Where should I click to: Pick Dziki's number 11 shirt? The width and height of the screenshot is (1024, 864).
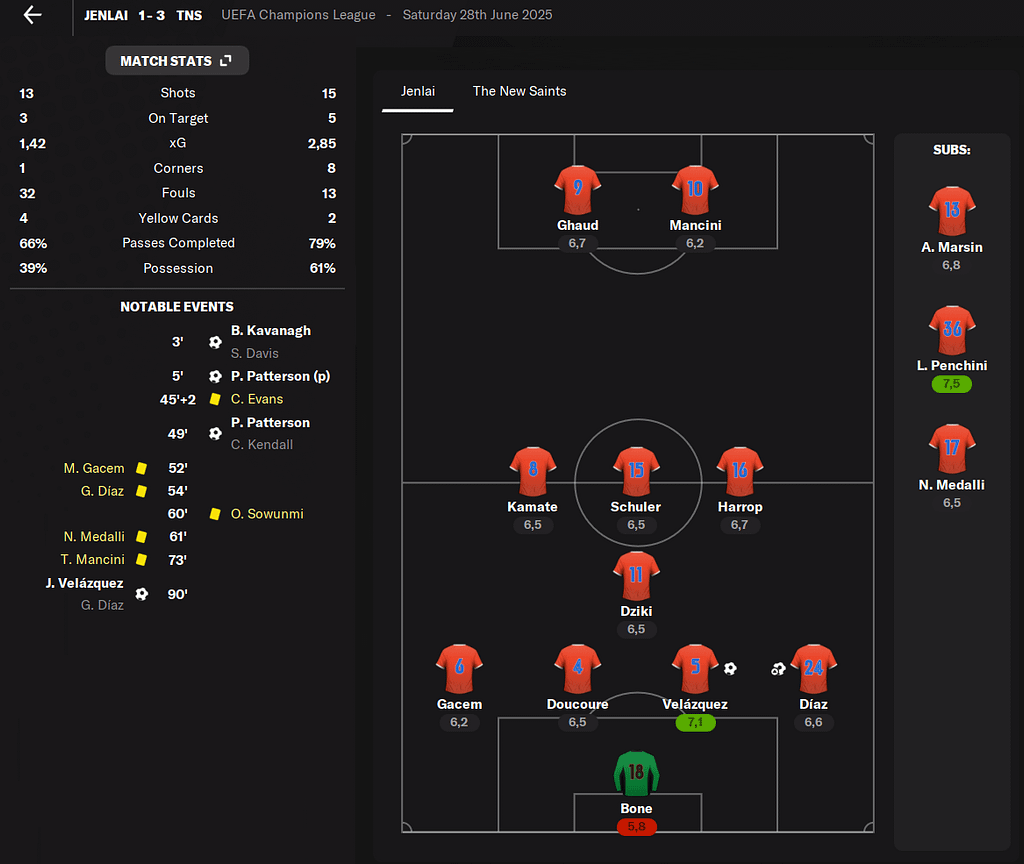coord(636,576)
